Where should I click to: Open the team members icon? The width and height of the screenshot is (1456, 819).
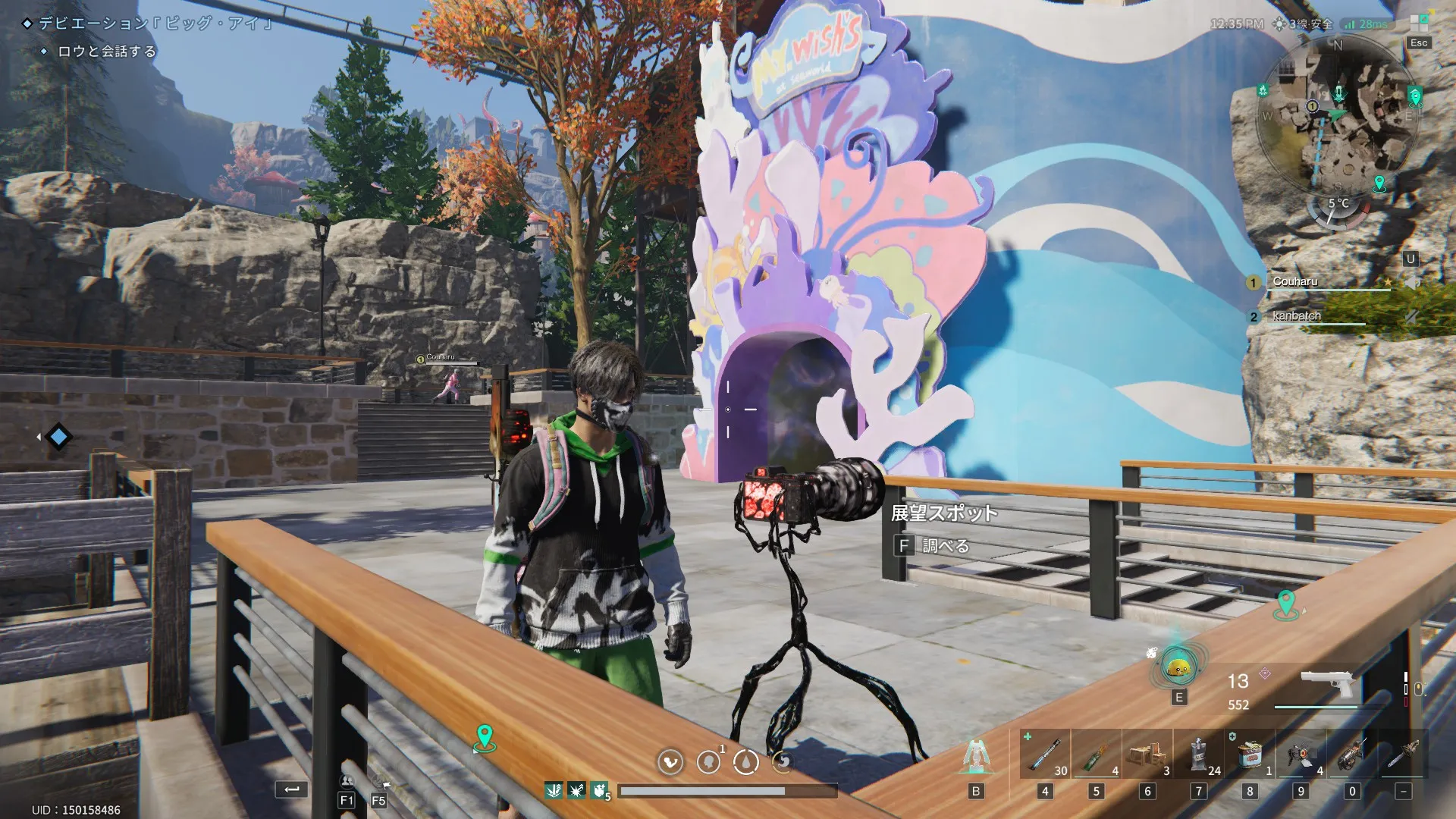[347, 781]
